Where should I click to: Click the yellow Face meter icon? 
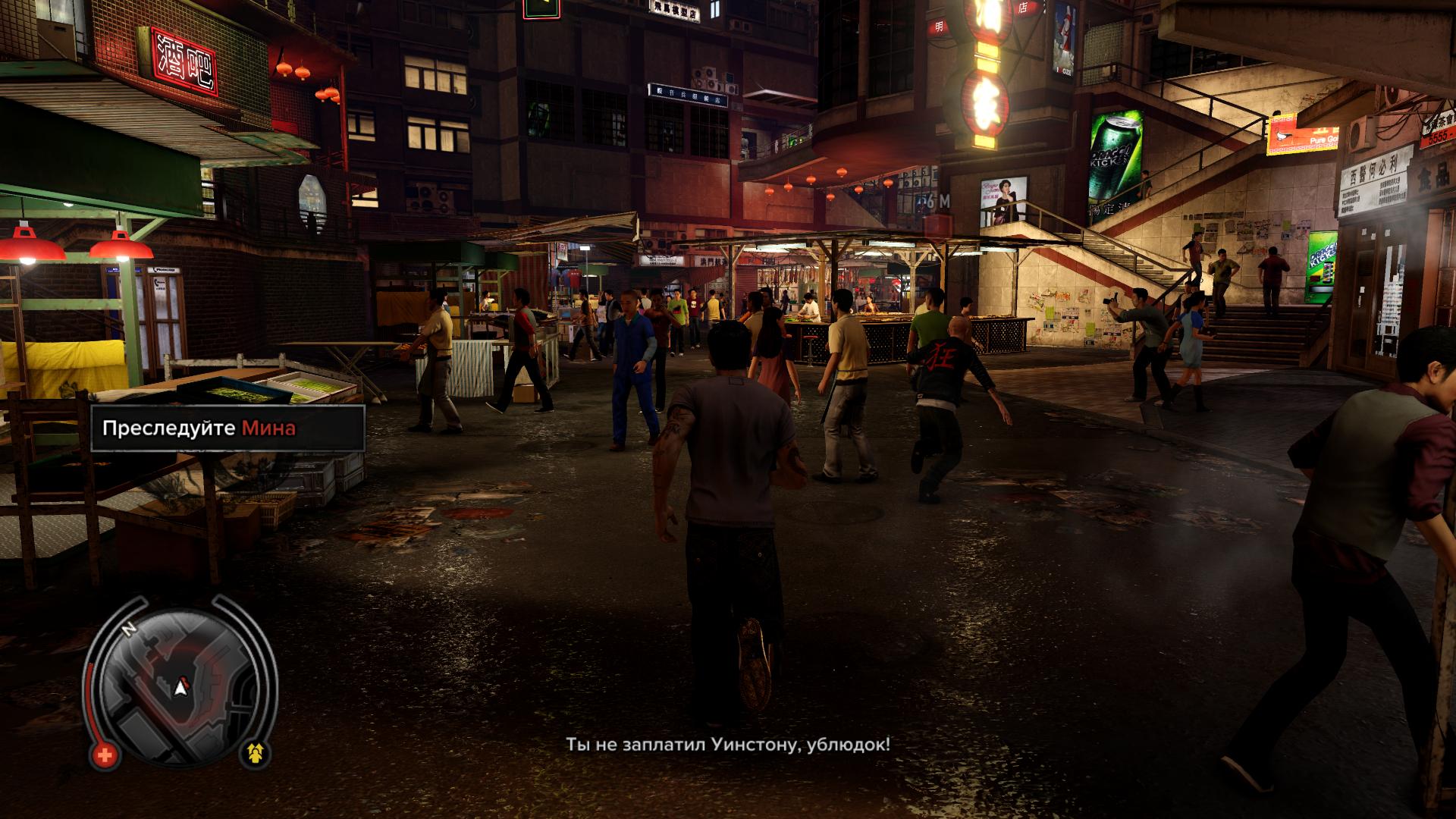coord(256,754)
